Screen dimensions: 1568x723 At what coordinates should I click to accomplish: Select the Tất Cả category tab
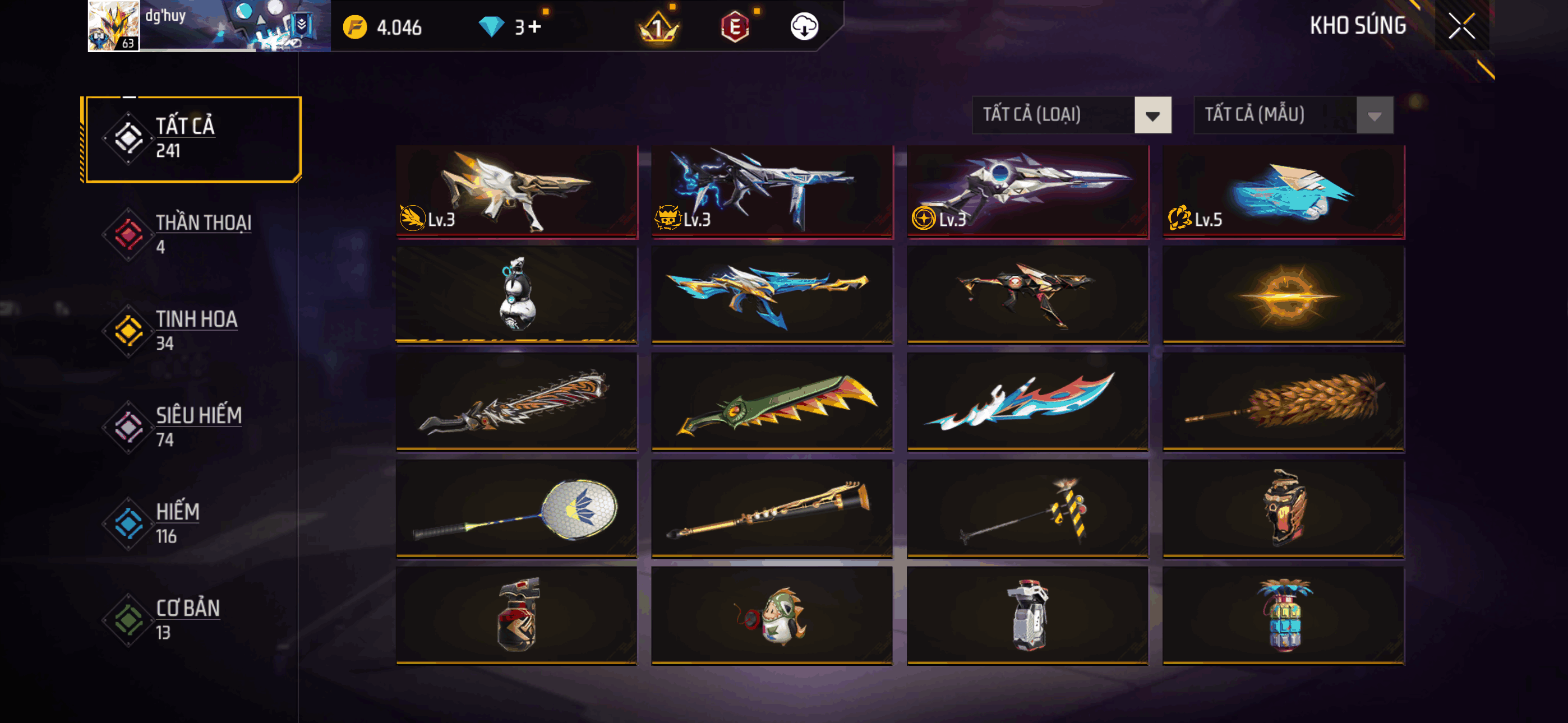coord(192,140)
